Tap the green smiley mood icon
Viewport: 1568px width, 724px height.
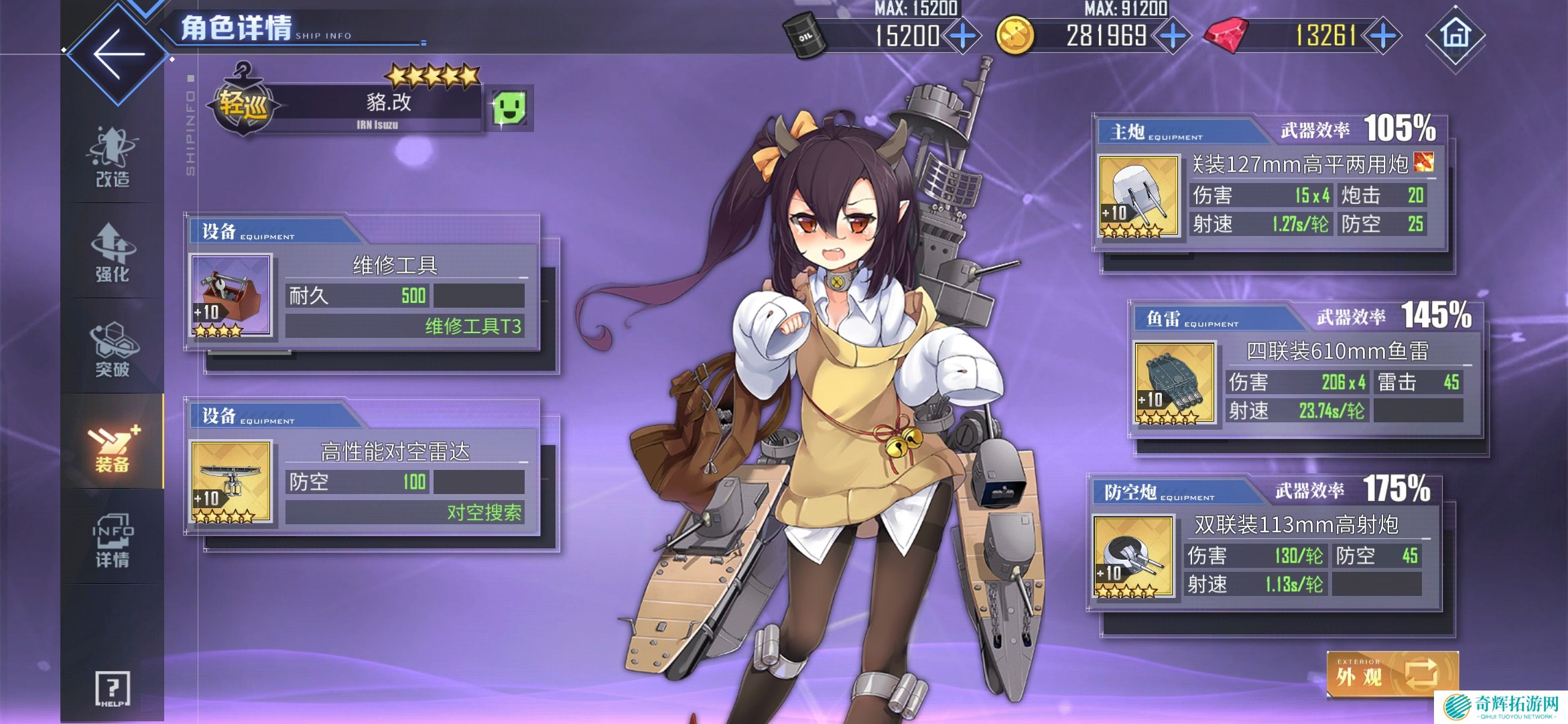coord(510,108)
